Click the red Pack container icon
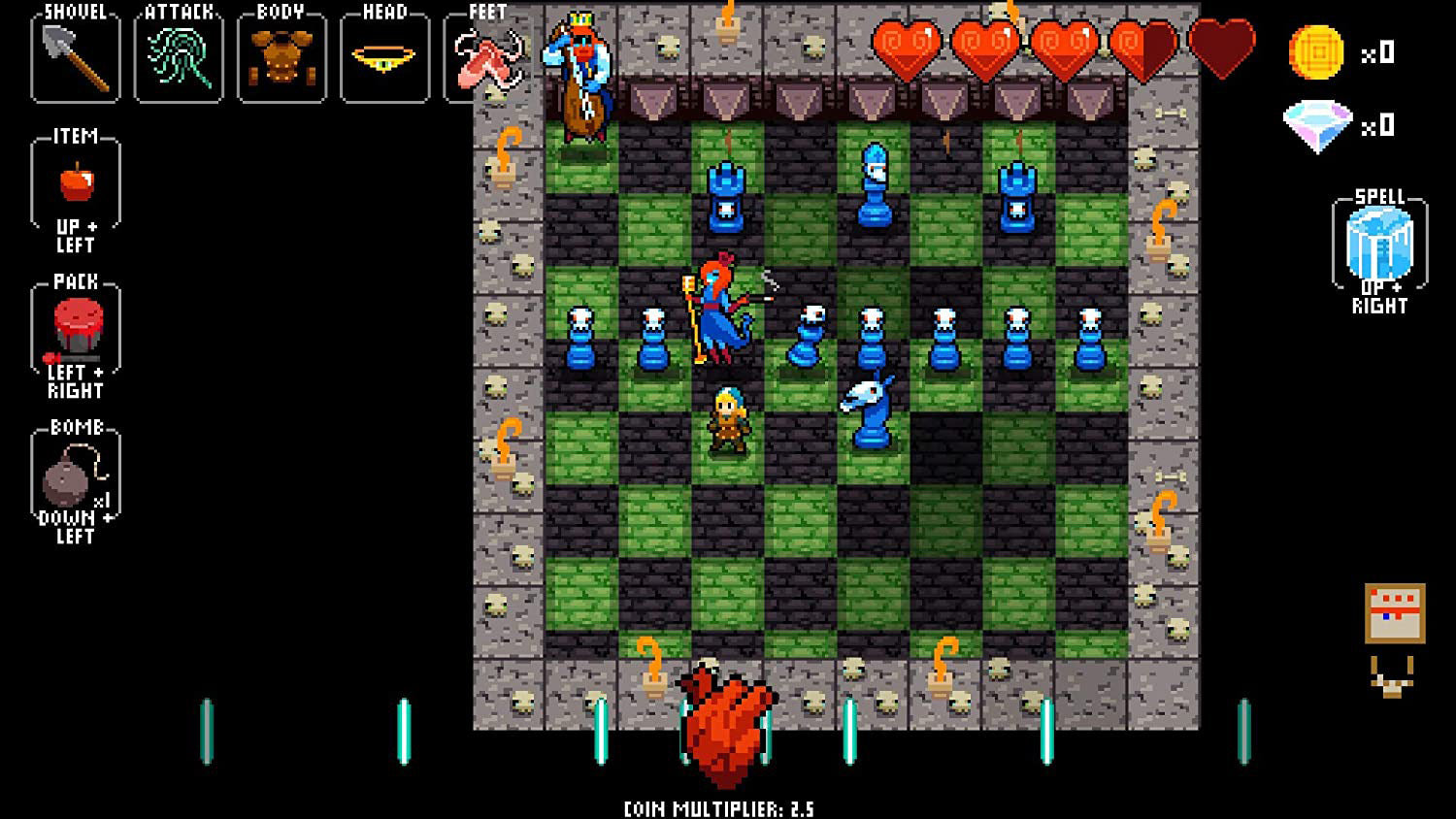 78,330
